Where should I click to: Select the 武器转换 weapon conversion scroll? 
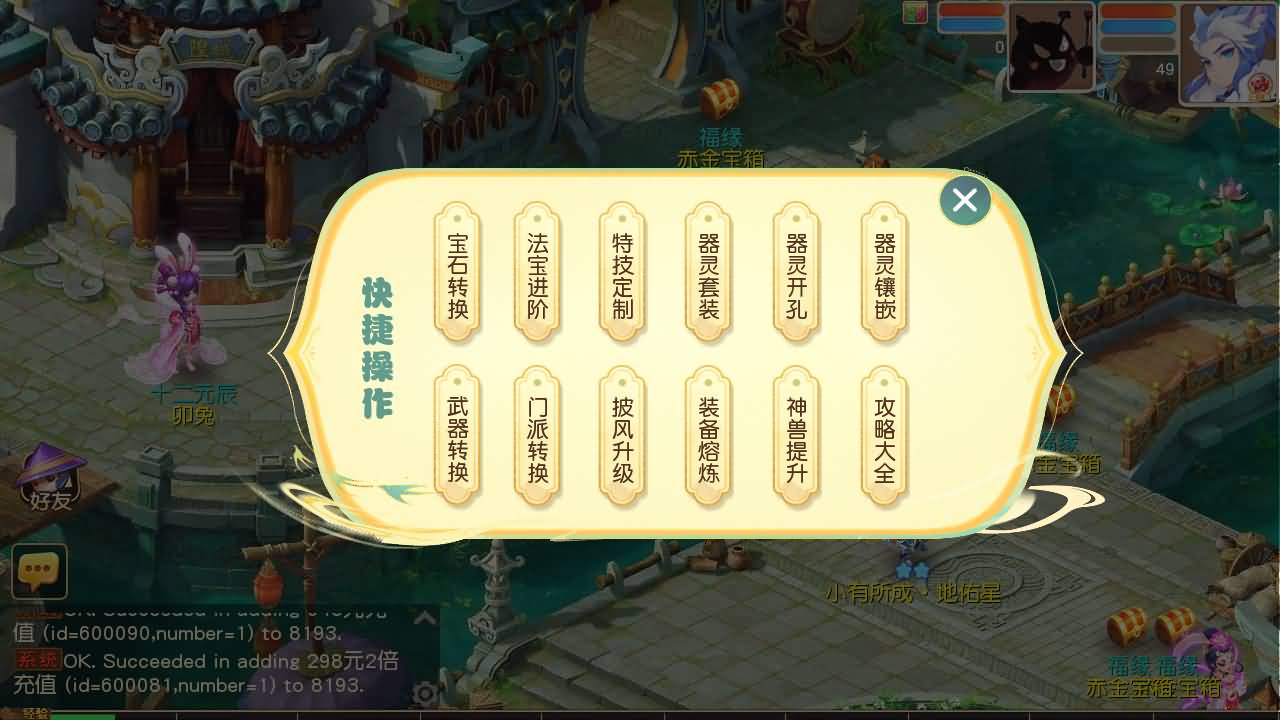tap(457, 437)
